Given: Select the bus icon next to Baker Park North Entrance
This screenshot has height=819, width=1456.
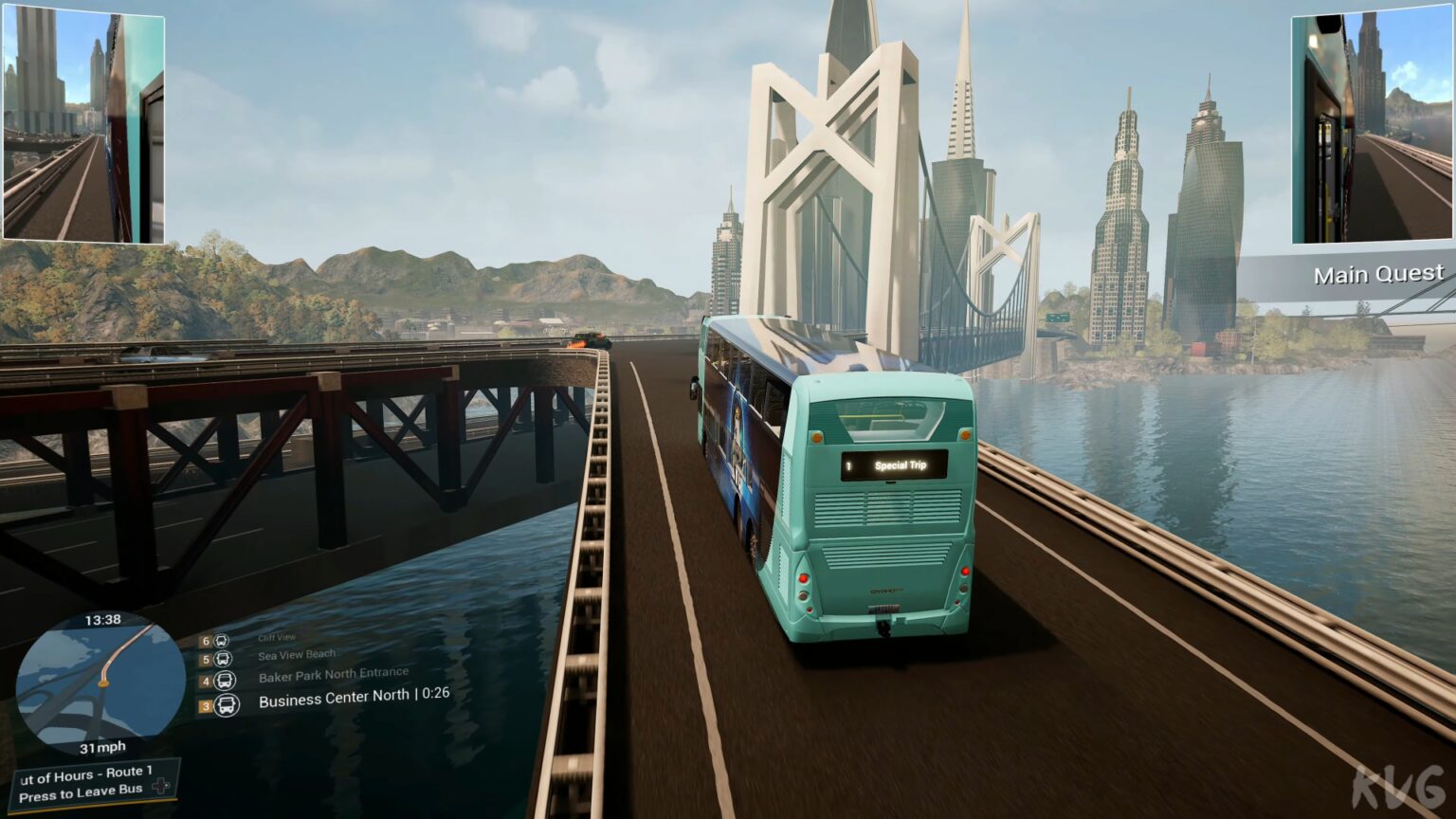Looking at the screenshot, I should pos(224,680).
